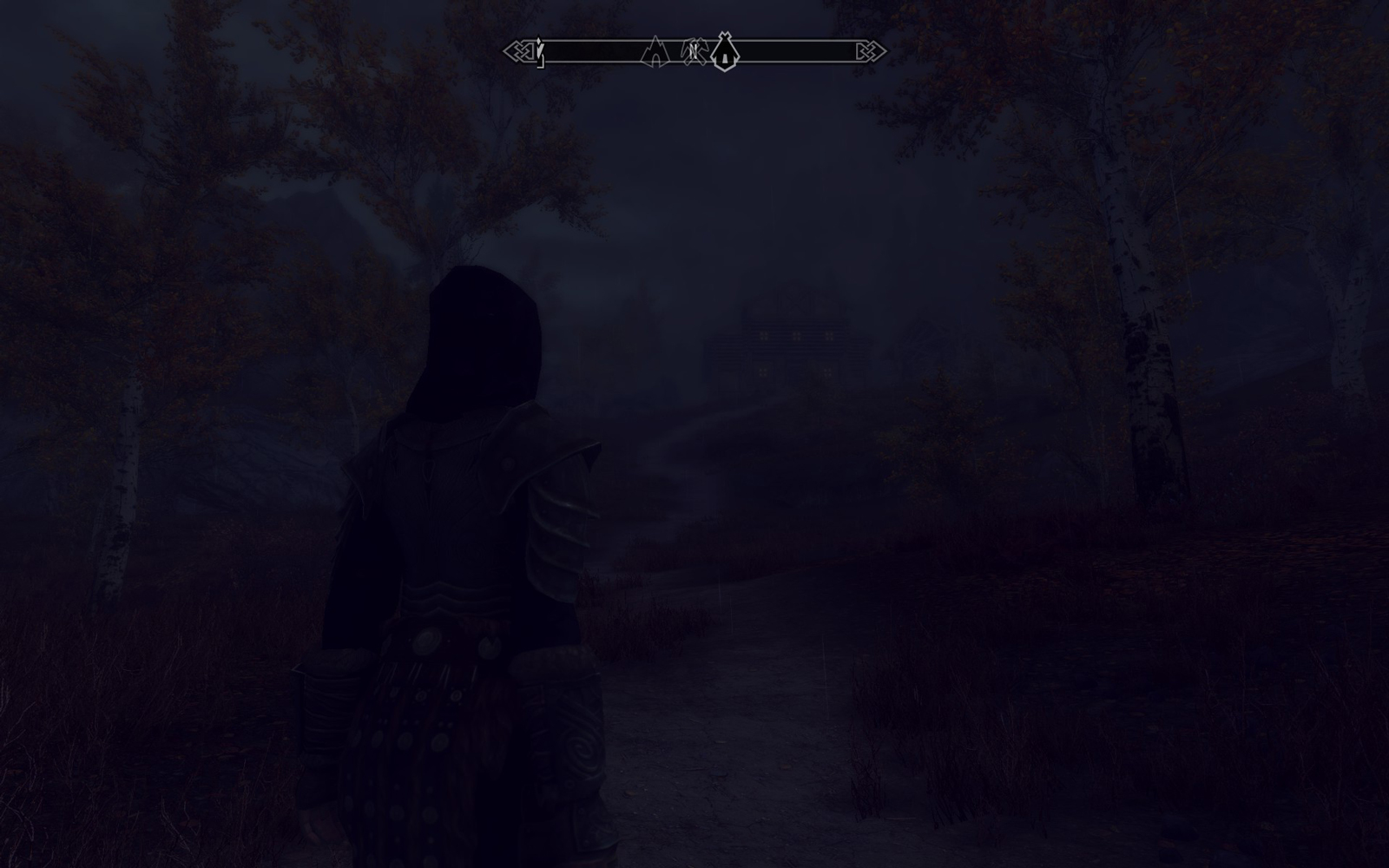Select the cave location marker on the compass
Image resolution: width=1389 pixels, height=868 pixels.
(655, 53)
